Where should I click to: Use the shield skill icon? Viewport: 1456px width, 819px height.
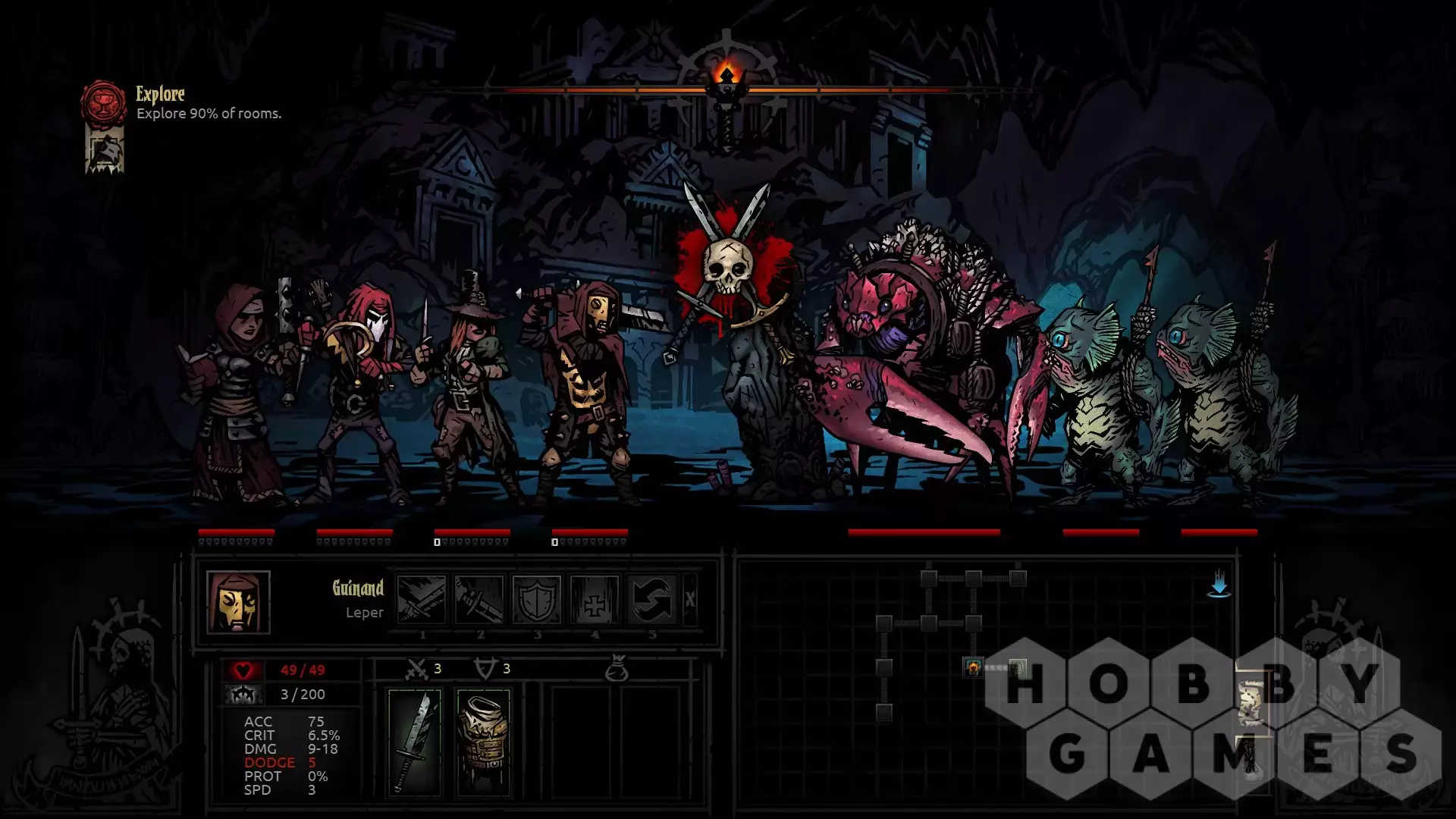pos(537,599)
